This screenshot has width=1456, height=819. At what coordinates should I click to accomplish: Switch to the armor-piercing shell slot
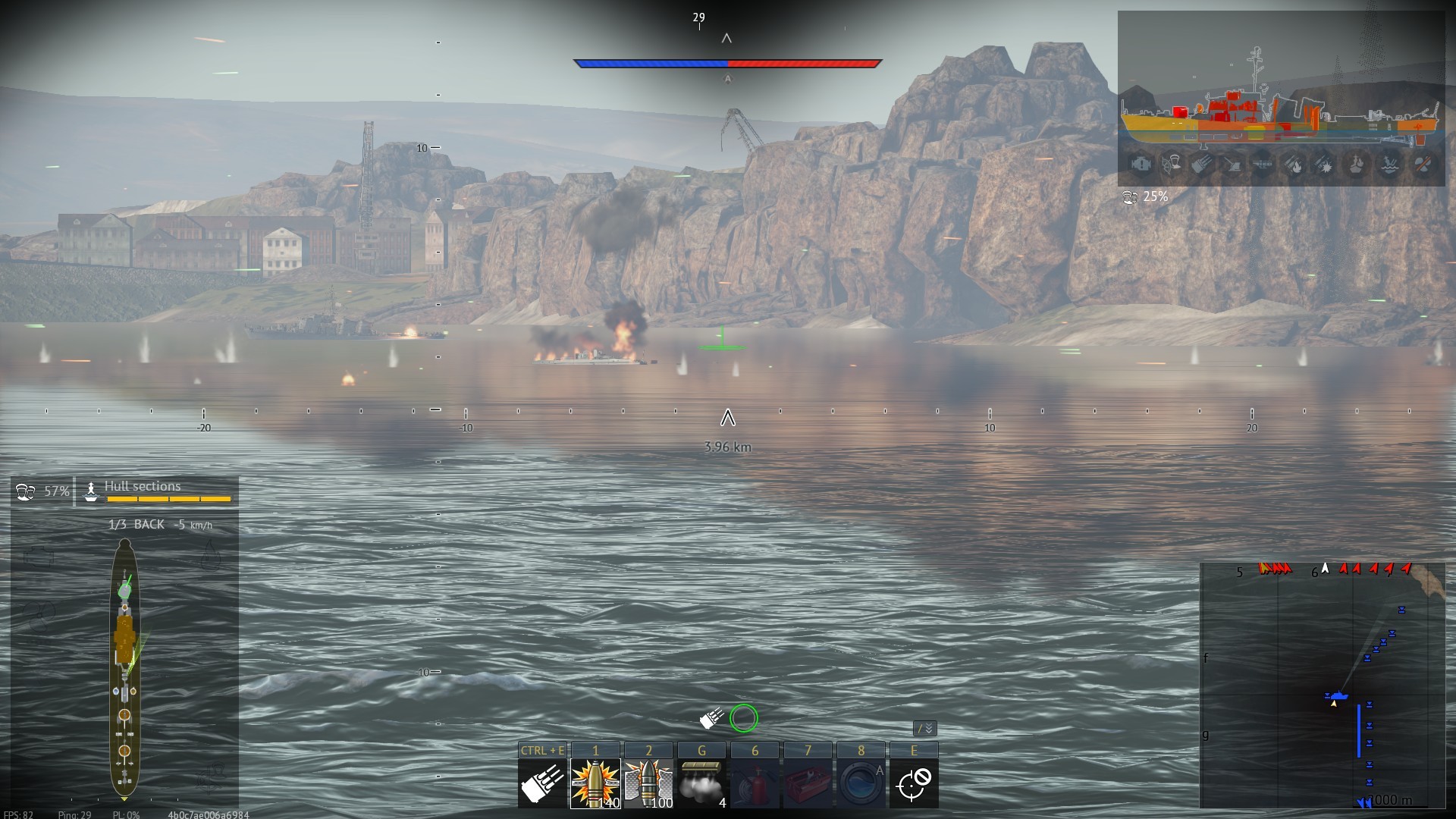(x=648, y=783)
